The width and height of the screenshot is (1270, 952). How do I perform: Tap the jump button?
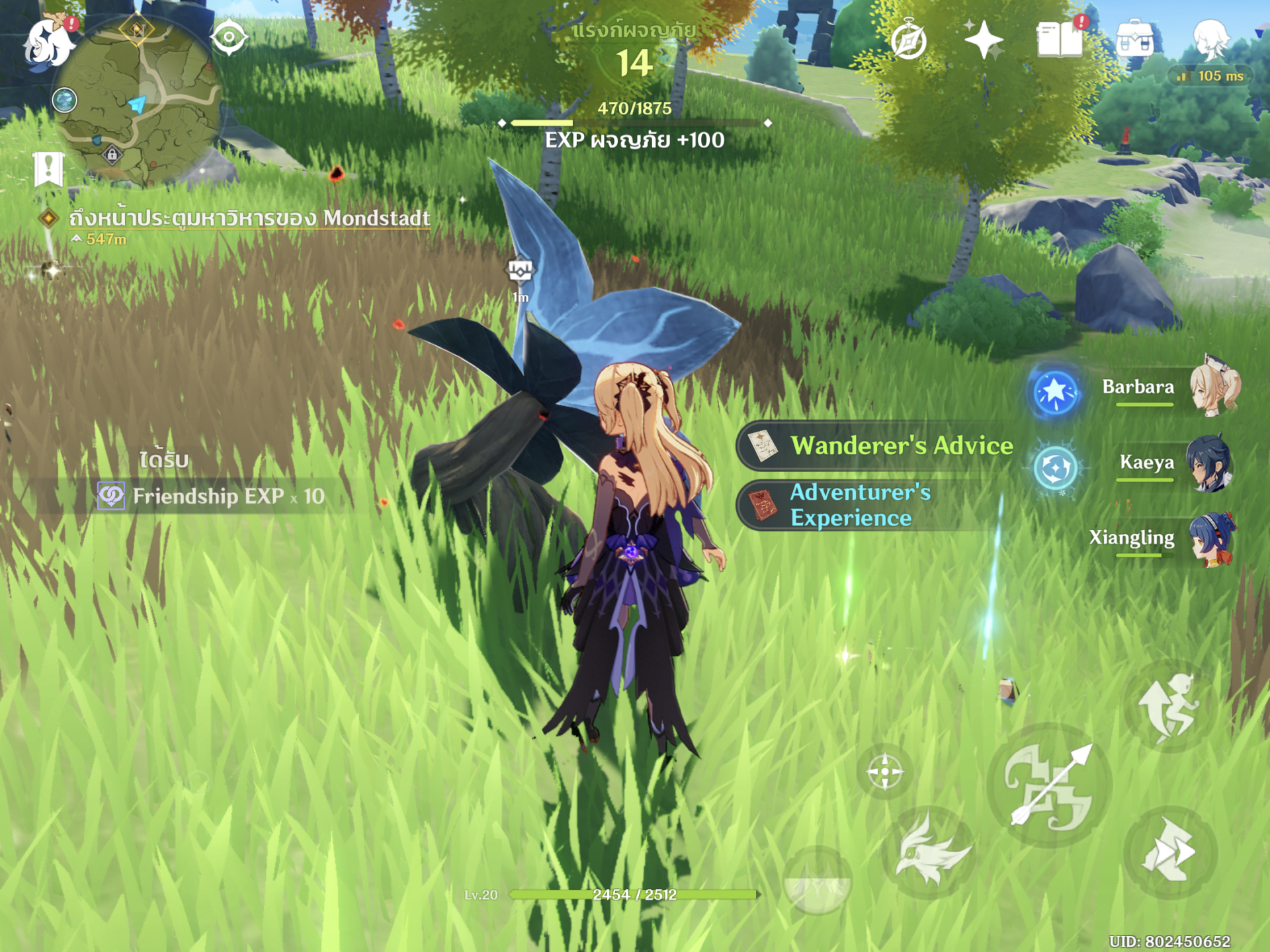click(1170, 706)
